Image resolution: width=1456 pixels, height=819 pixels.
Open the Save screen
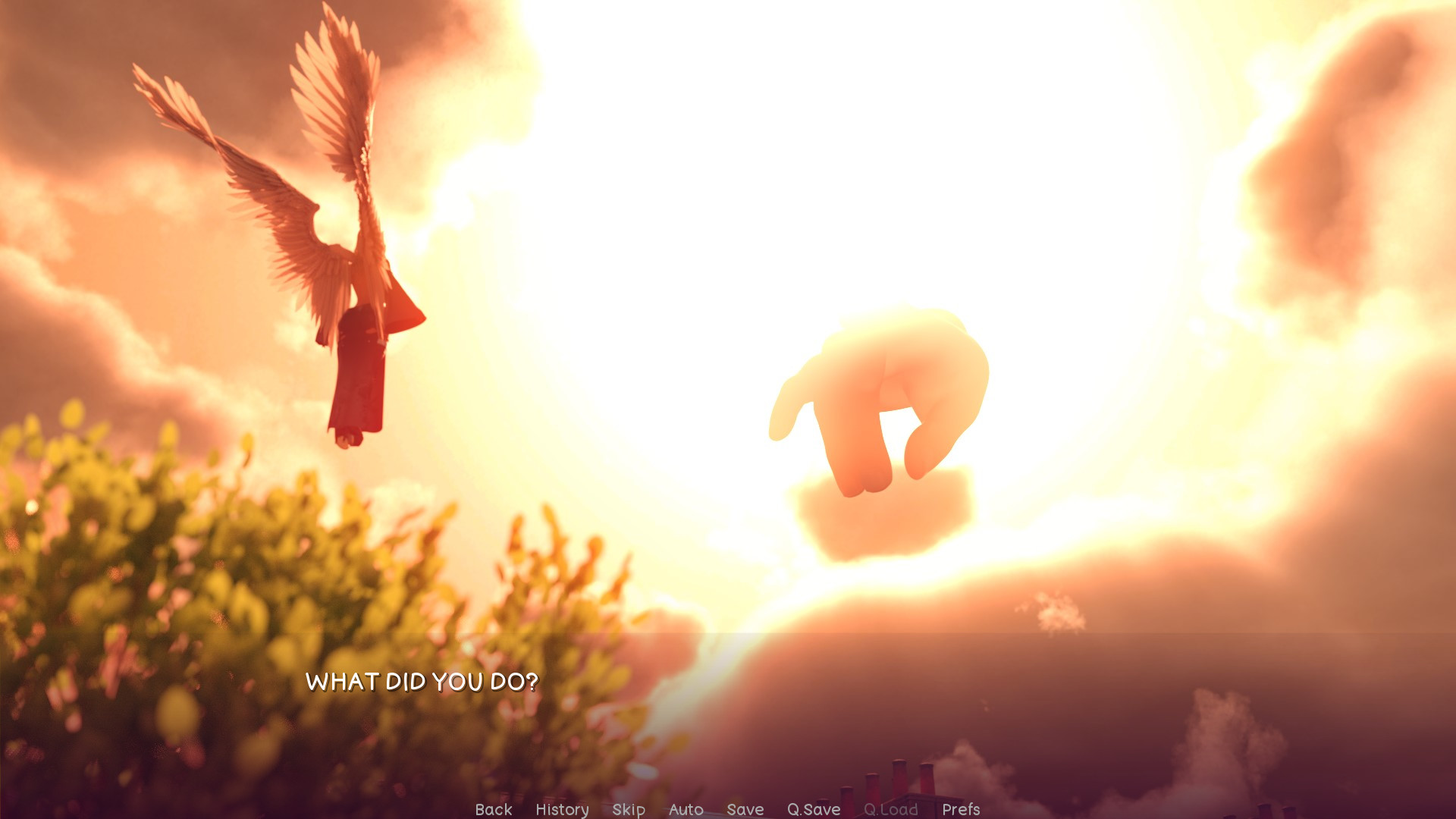coord(745,809)
